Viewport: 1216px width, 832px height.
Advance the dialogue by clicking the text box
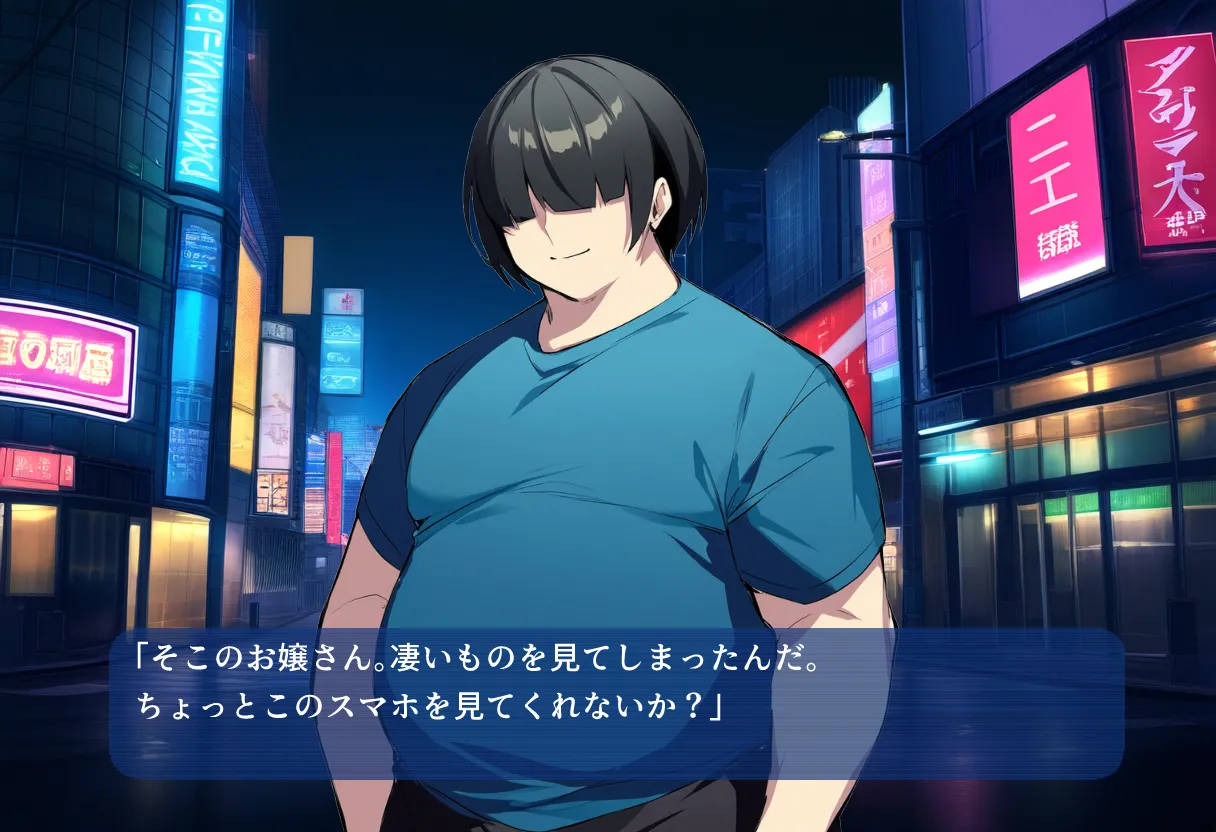click(616, 703)
